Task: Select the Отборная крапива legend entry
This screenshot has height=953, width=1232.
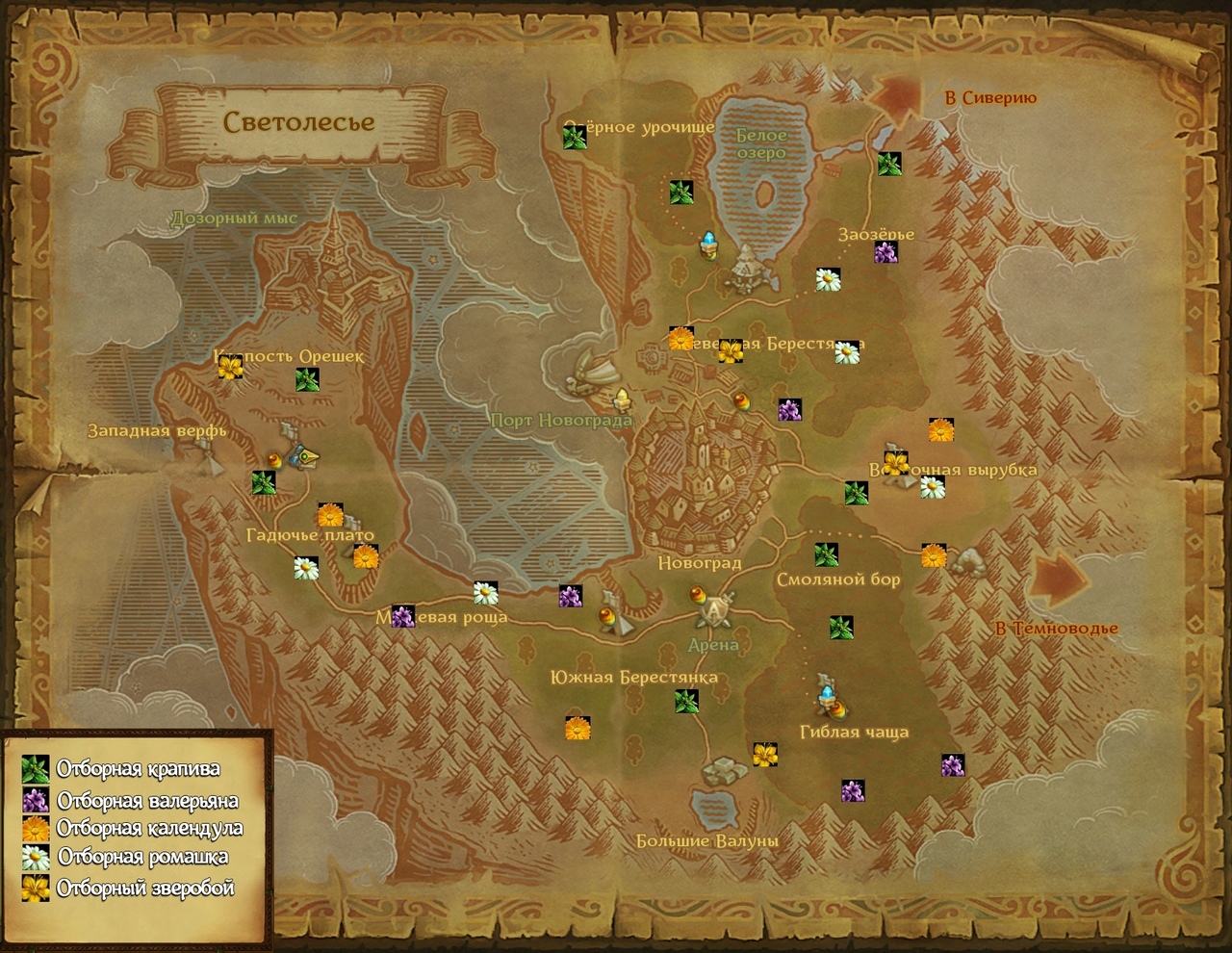Action: [138, 769]
